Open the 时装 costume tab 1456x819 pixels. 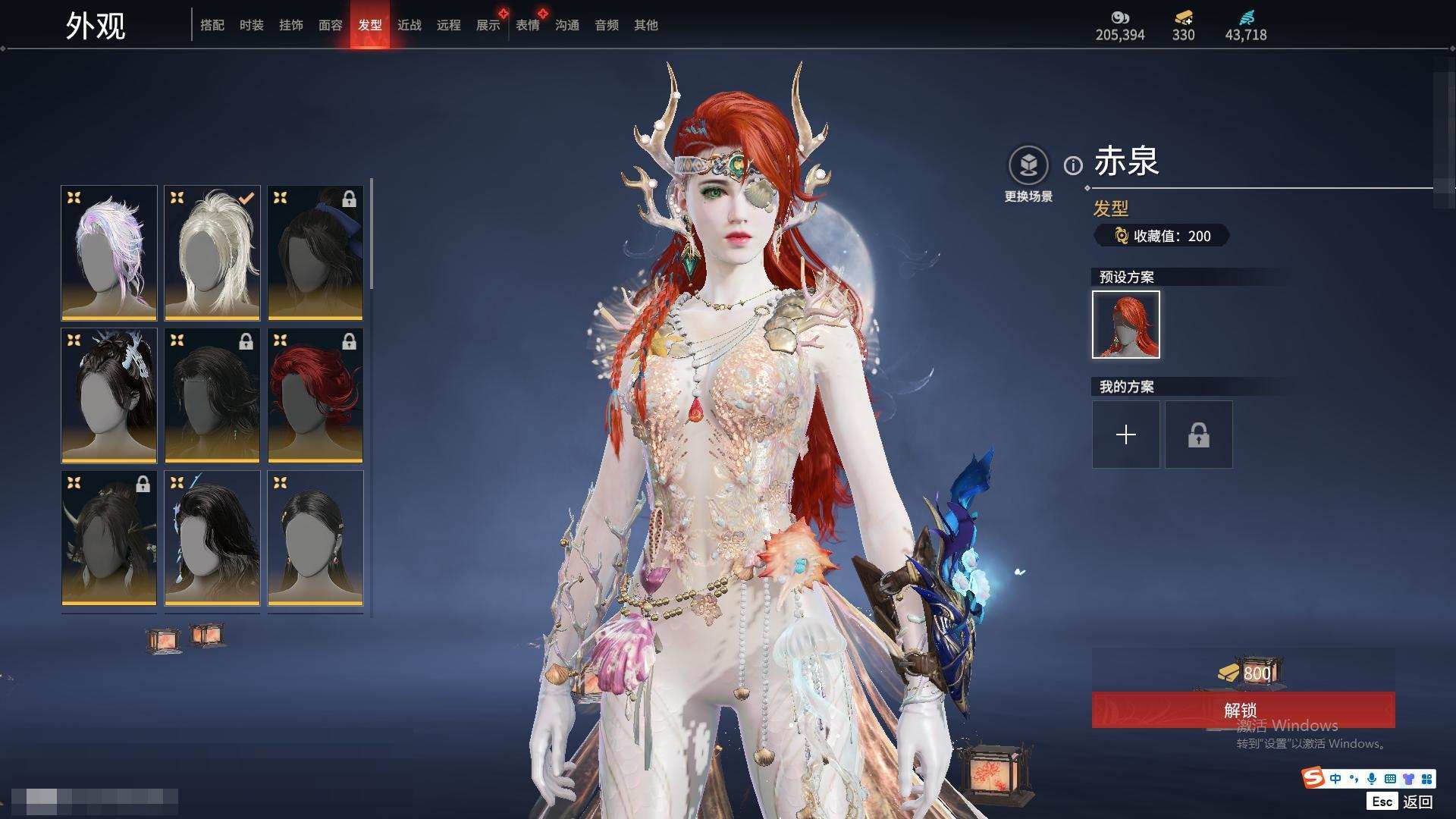point(252,25)
